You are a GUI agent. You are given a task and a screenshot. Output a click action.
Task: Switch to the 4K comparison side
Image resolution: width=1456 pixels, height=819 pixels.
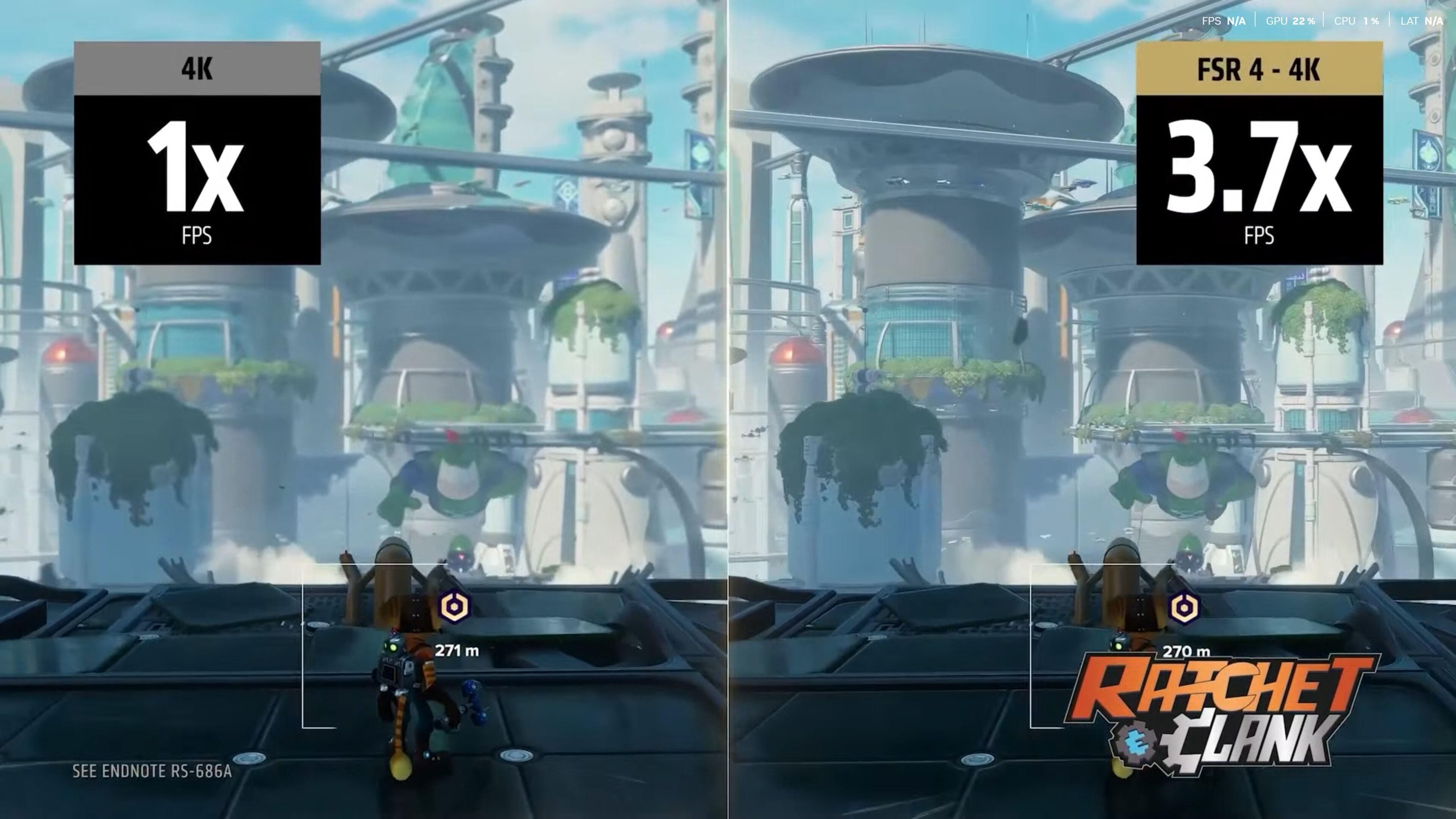[x=362, y=395]
